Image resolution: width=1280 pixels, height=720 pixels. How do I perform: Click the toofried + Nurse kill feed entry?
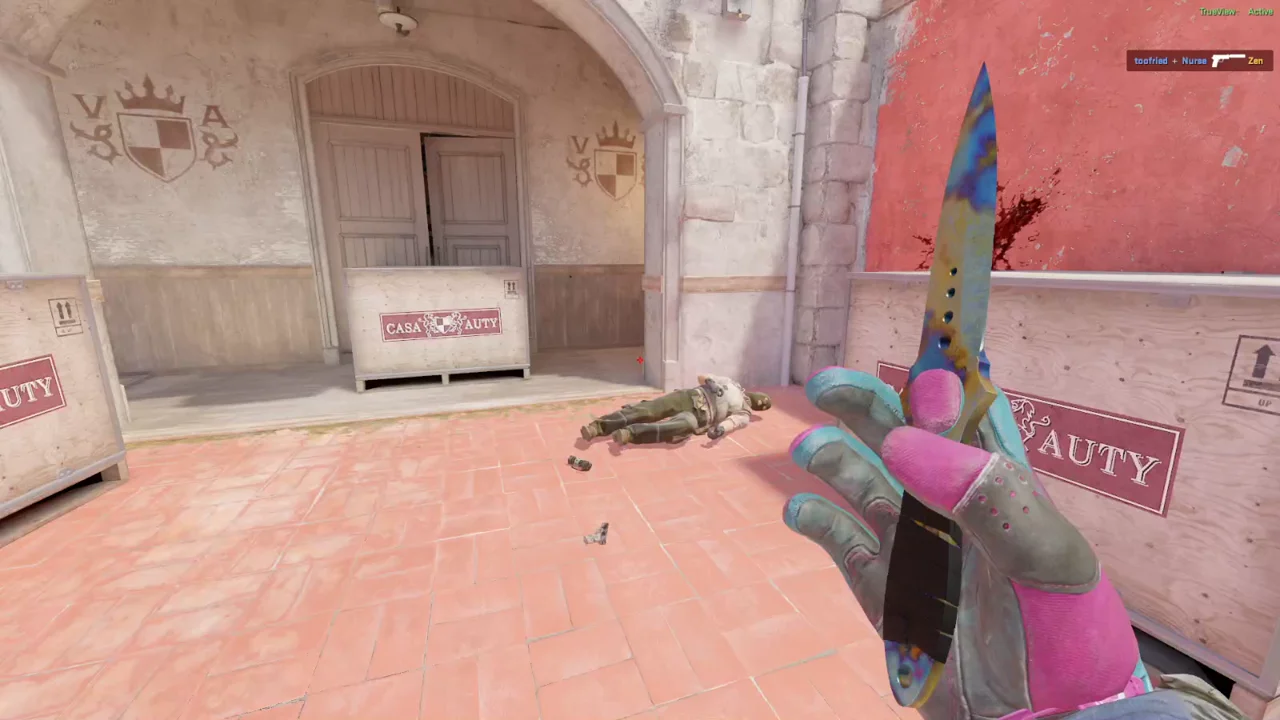tap(1199, 61)
